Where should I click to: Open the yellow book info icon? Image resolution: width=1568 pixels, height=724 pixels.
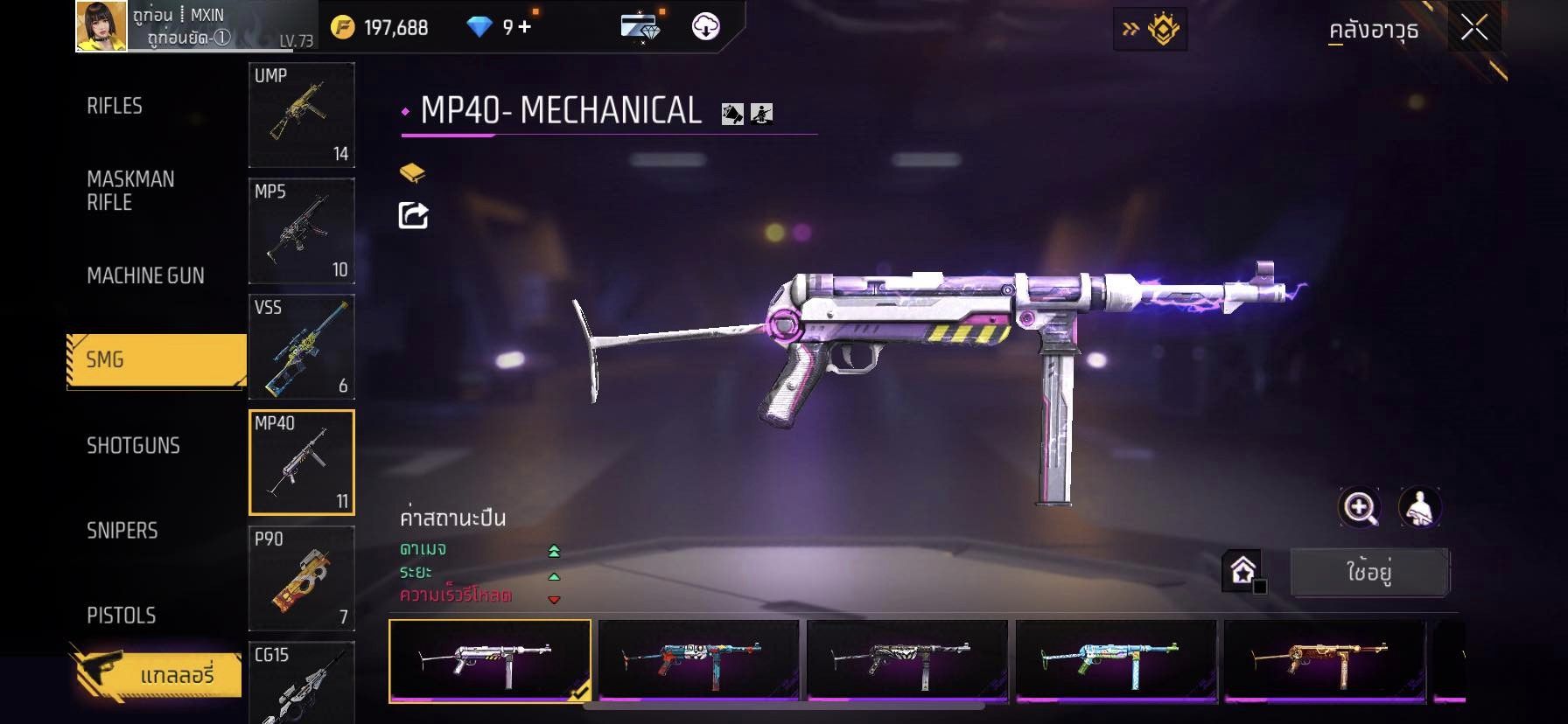412,172
